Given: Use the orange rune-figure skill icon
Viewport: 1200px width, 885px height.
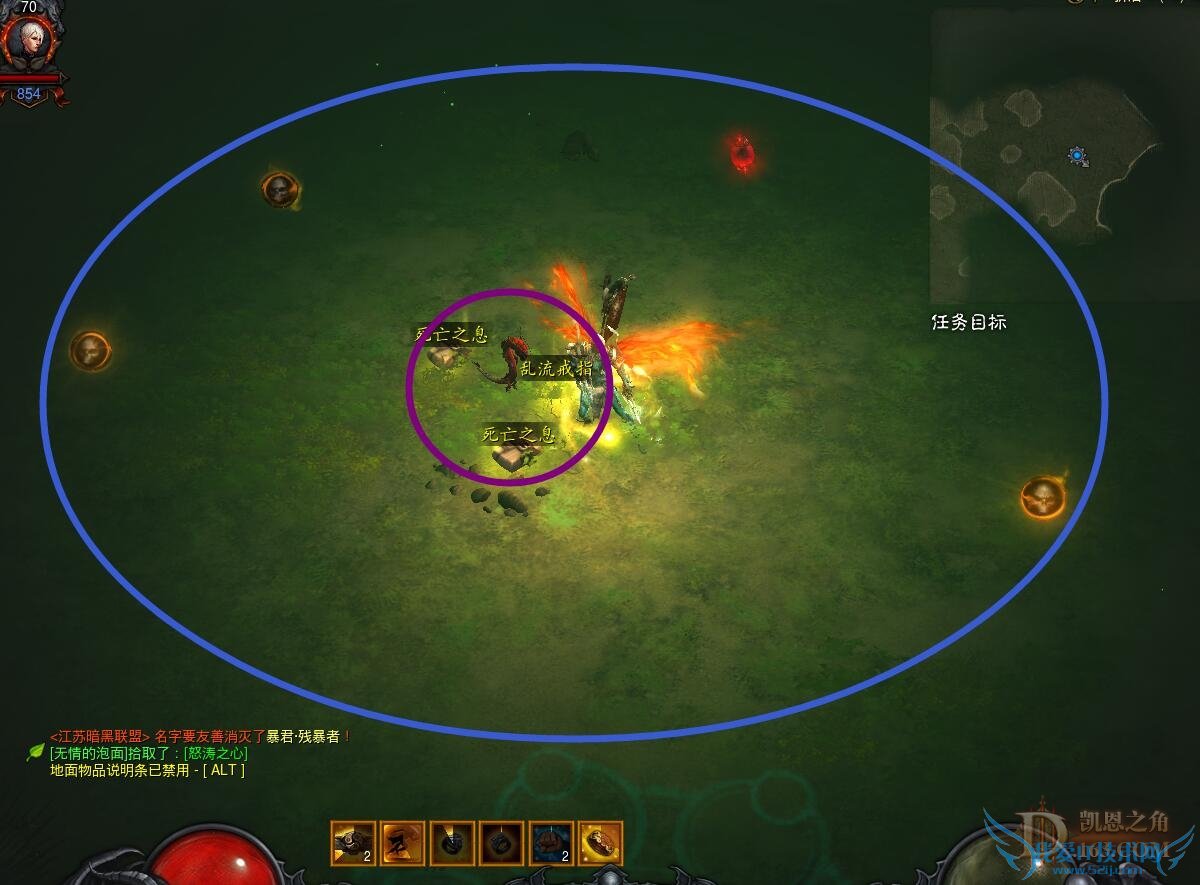Looking at the screenshot, I should pyautogui.click(x=402, y=843).
